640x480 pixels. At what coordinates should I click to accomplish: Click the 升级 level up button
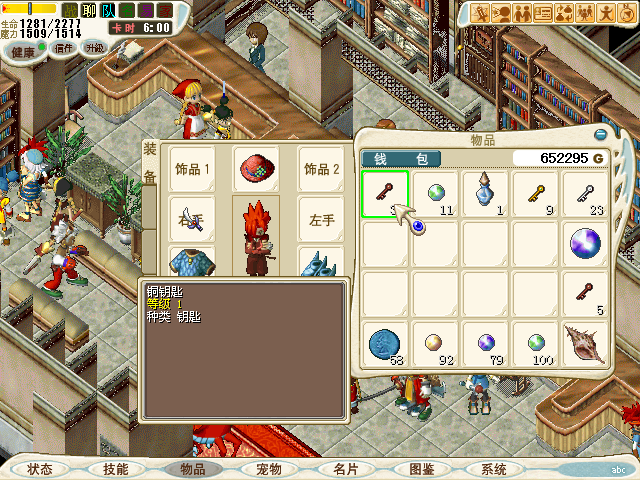pyautogui.click(x=94, y=48)
